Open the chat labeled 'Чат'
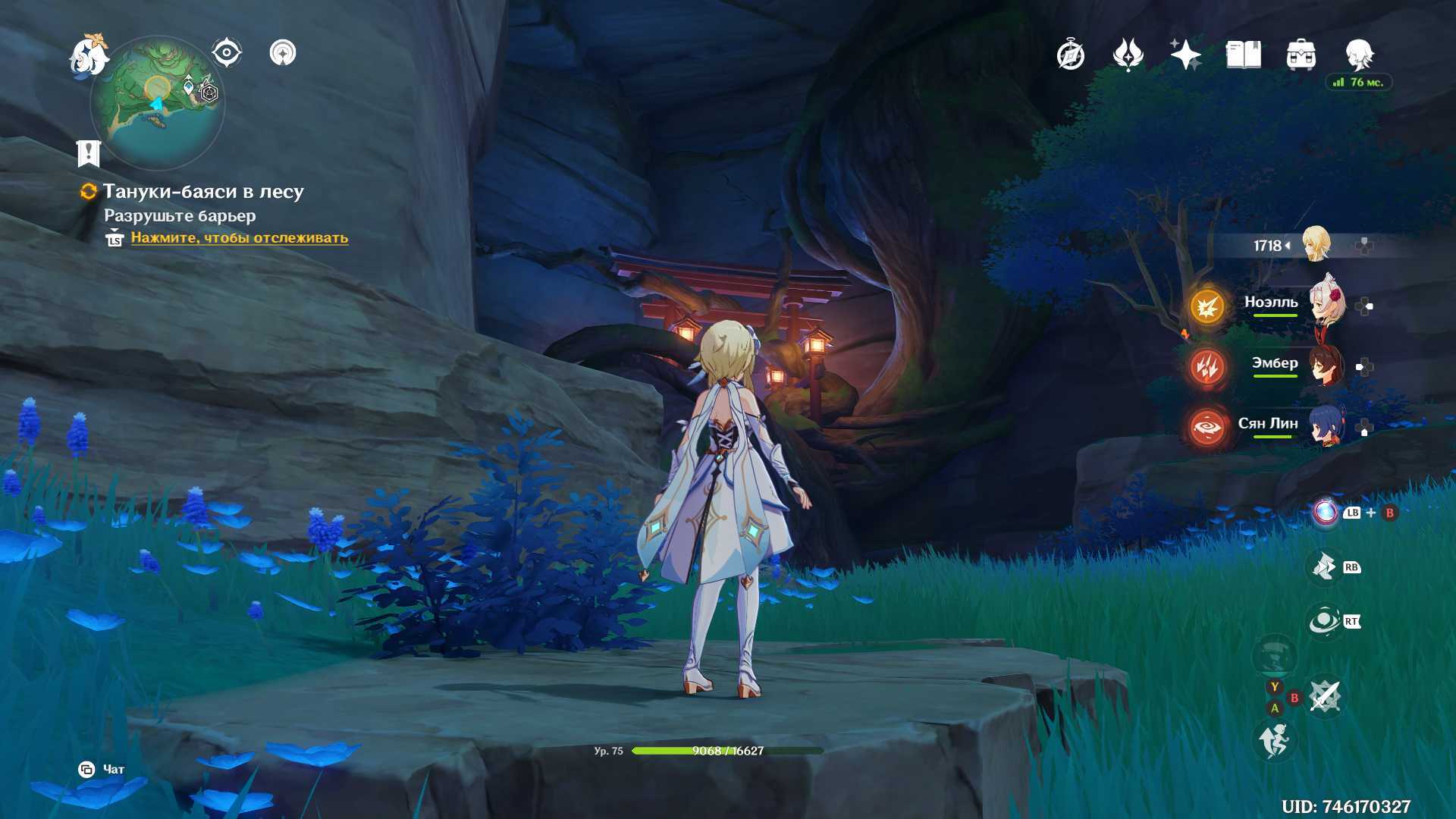This screenshot has width=1456, height=819. (103, 770)
